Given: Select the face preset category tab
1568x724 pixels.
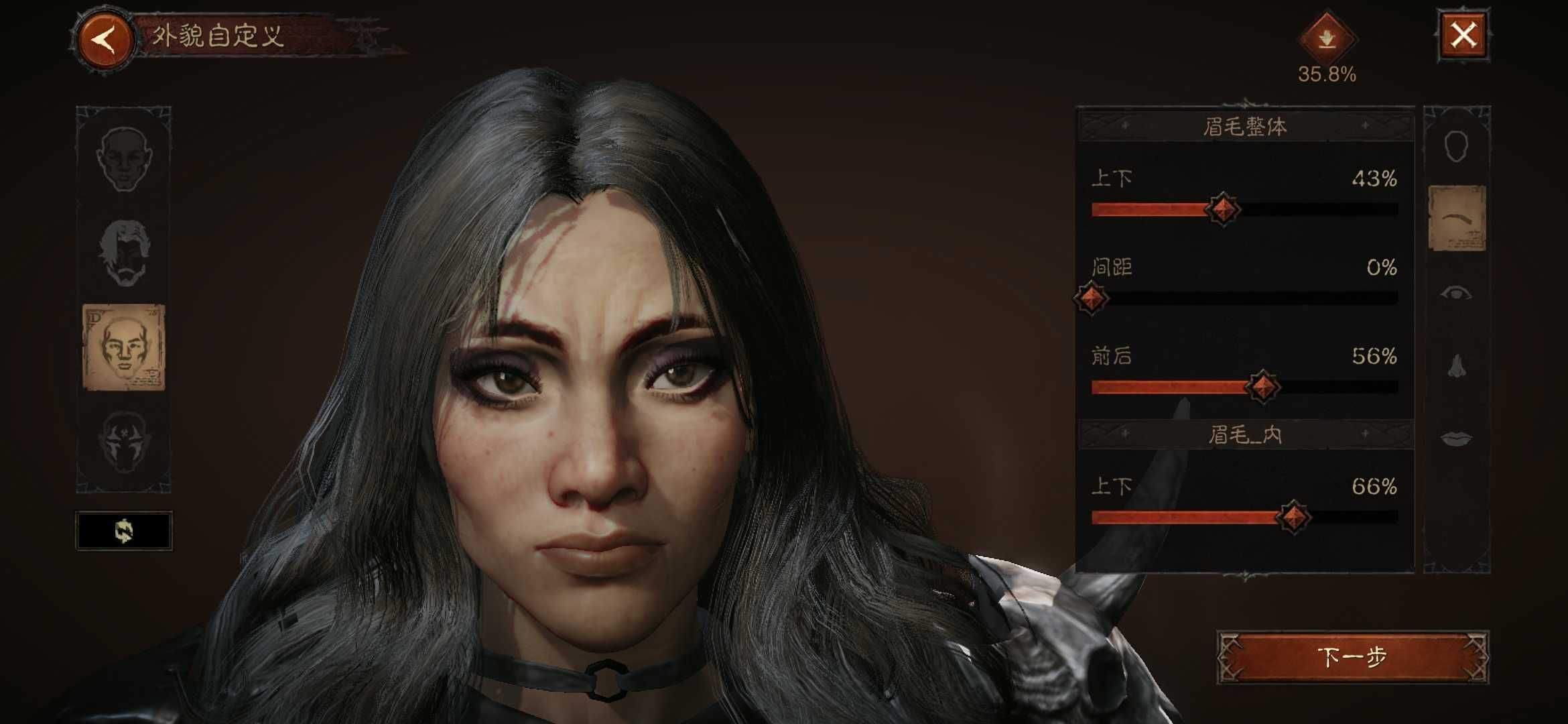Looking at the screenshot, I should 124,158.
